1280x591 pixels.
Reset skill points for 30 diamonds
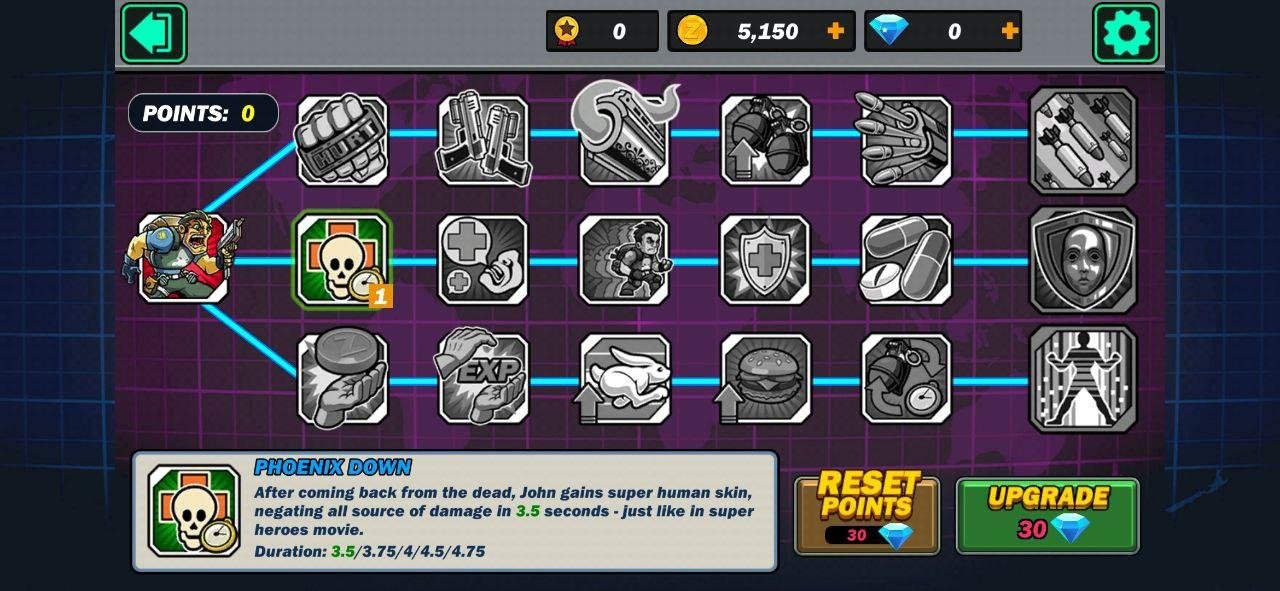(867, 515)
